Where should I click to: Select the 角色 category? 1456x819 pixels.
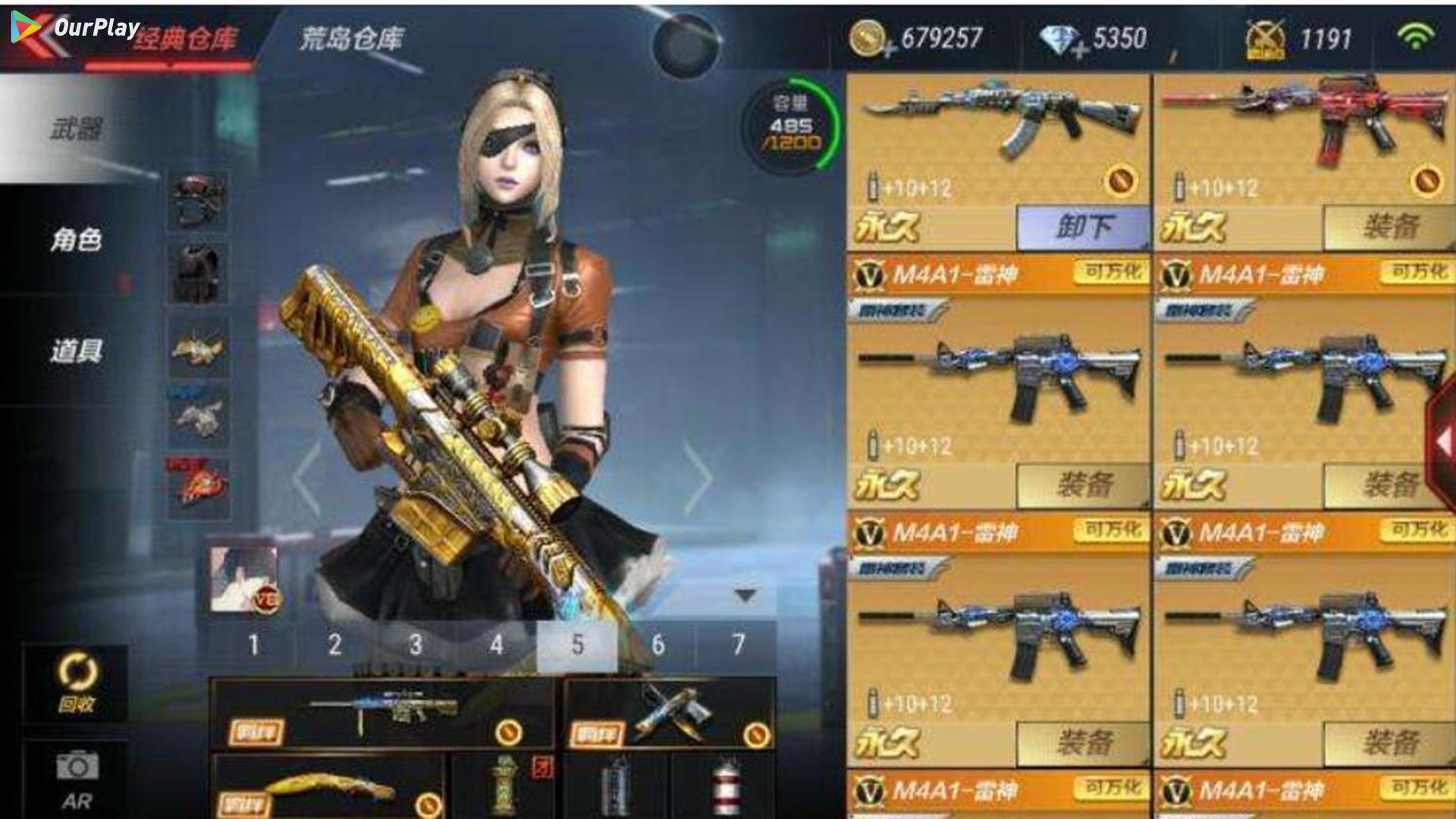[76, 240]
